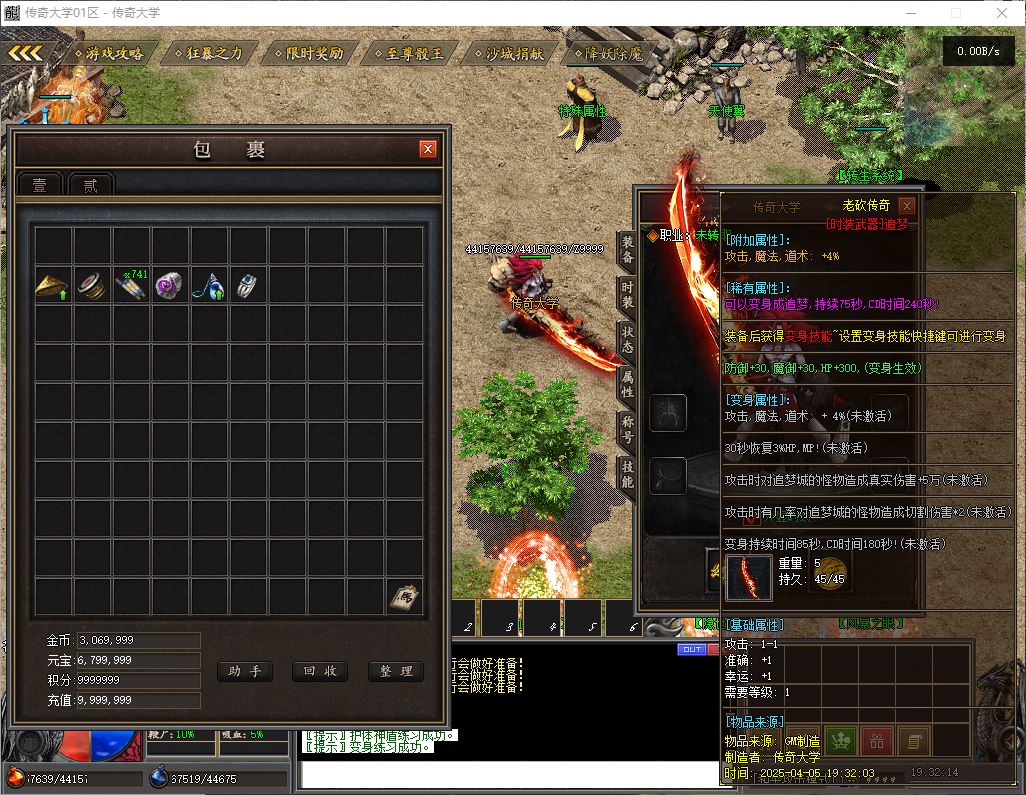Open the 限时奖励 timed rewards menu
This screenshot has height=795, width=1026.
309,53
